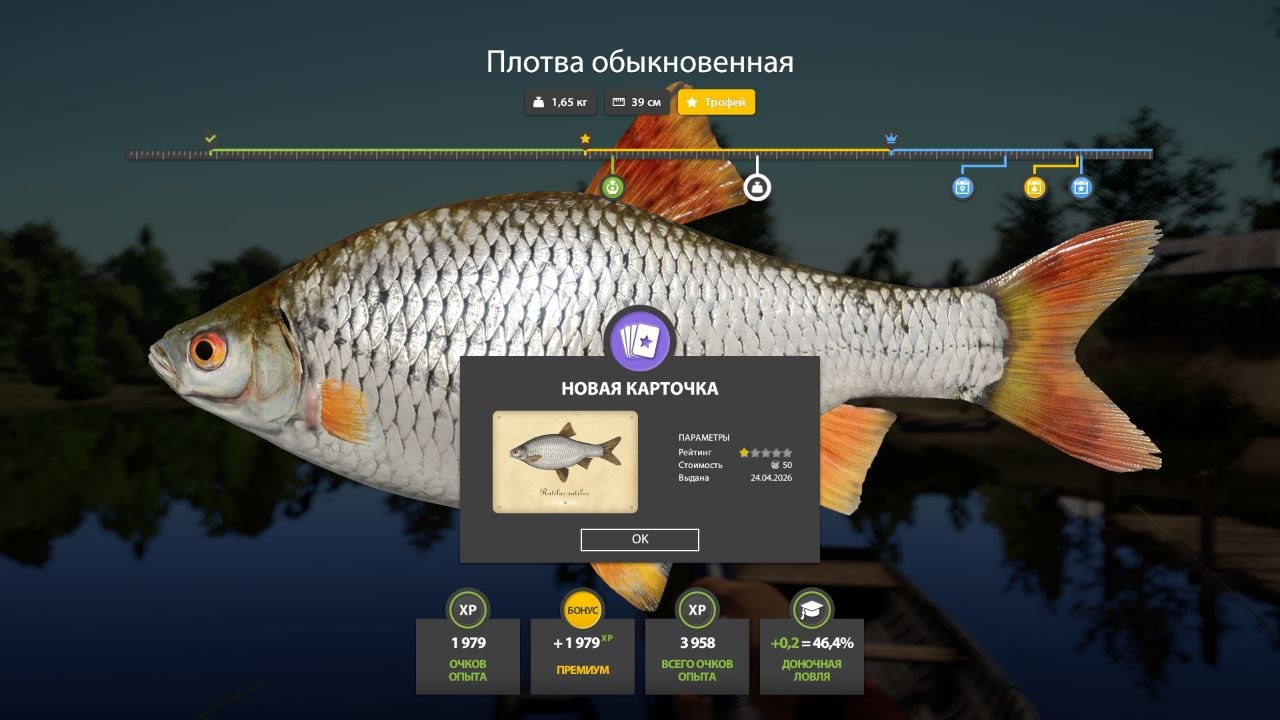Click the blue crown marker on the ruler

[890, 139]
